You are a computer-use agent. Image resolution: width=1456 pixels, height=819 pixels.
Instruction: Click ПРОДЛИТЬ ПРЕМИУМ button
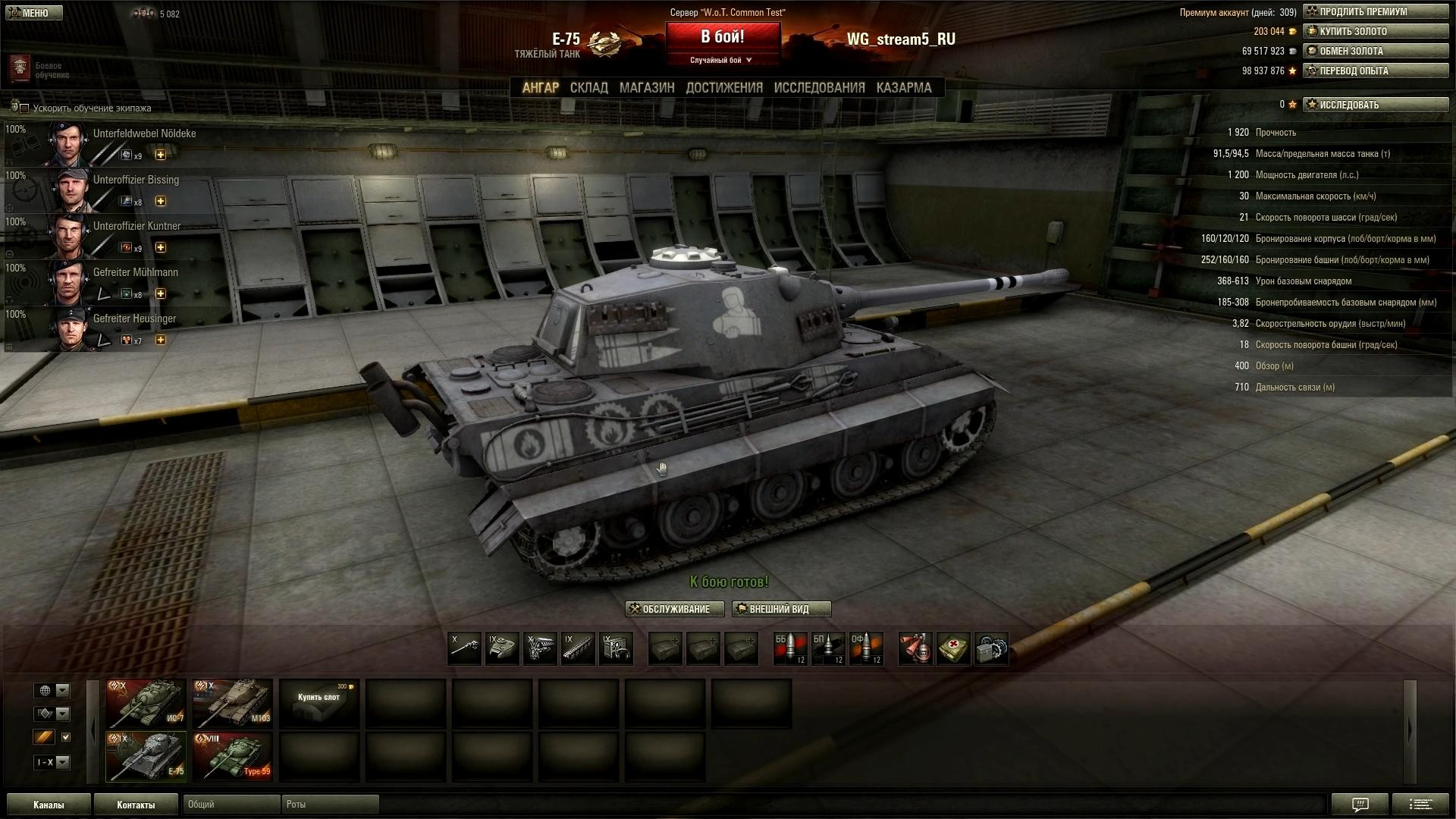tap(1375, 12)
